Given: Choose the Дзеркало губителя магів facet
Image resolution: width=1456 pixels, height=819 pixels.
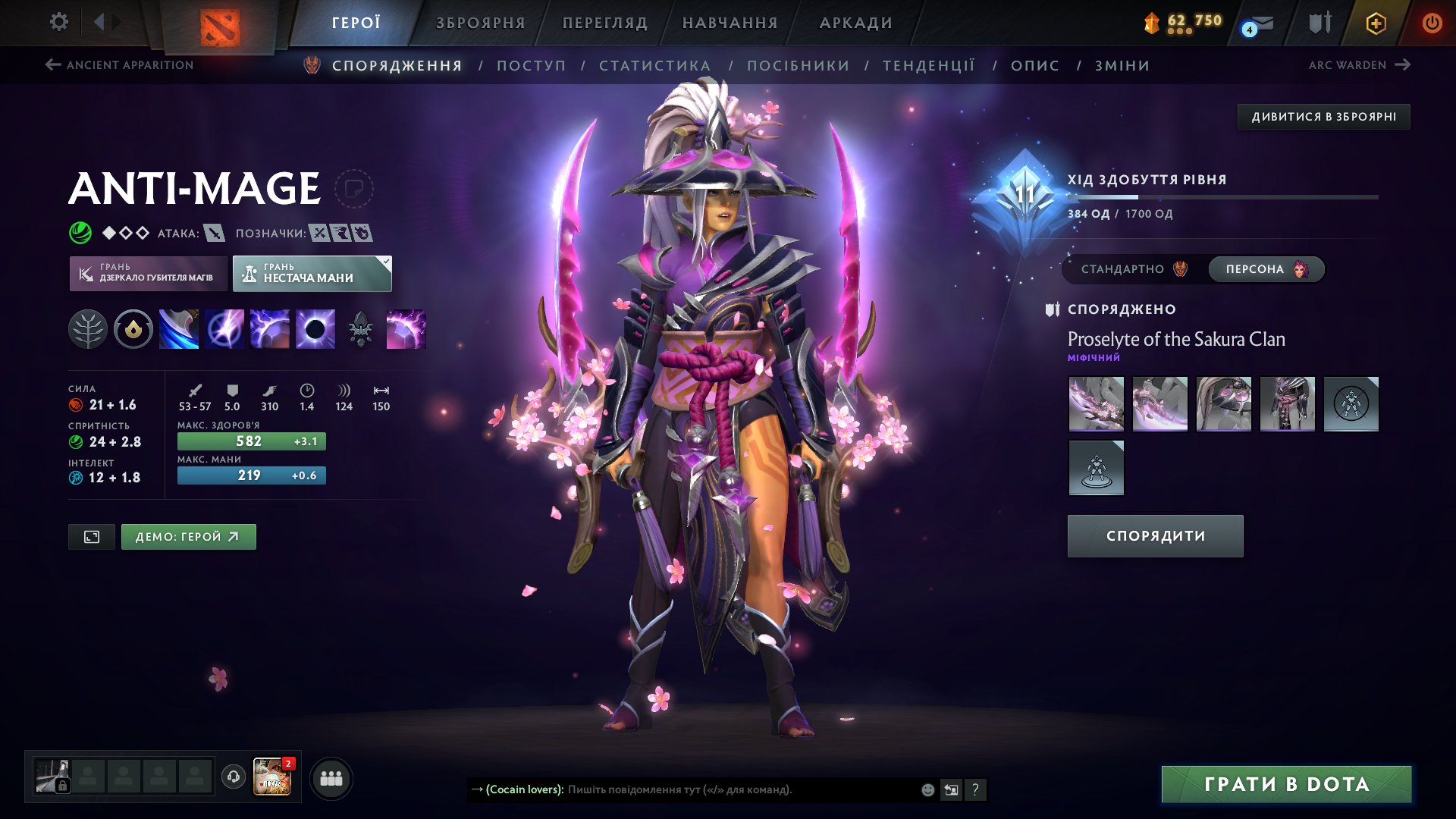Looking at the screenshot, I should 149,274.
